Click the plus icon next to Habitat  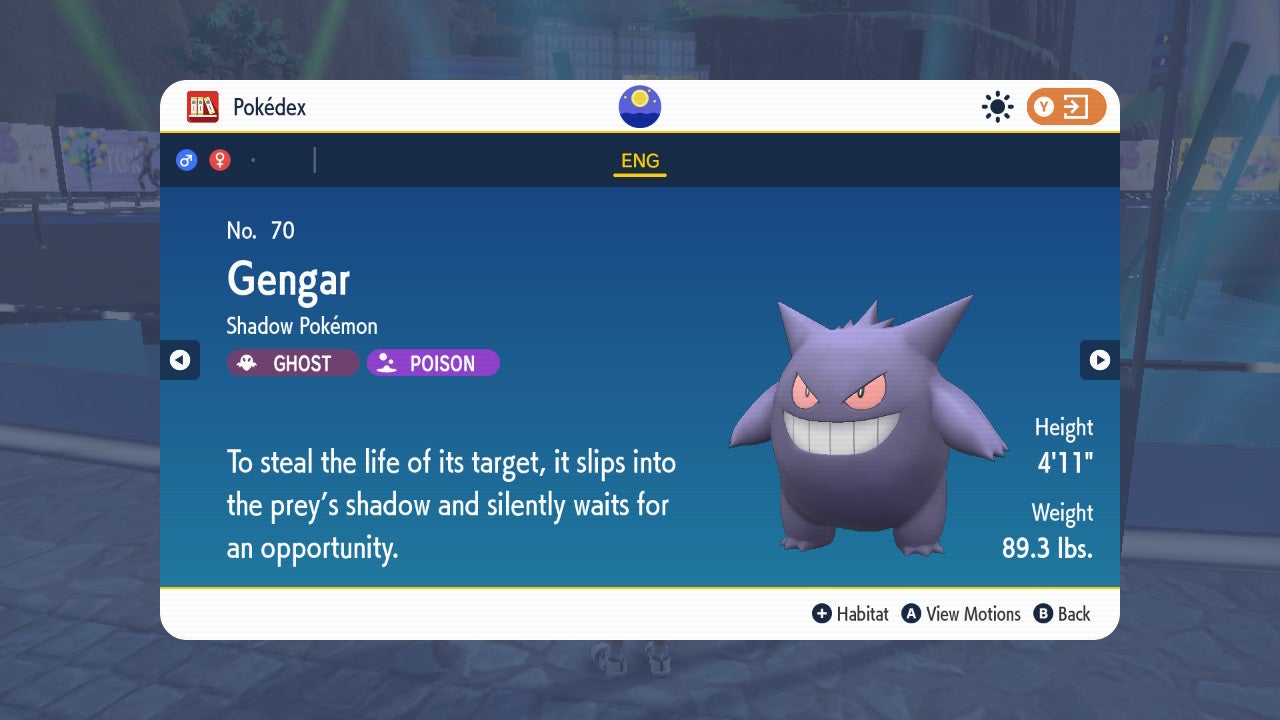pos(821,614)
